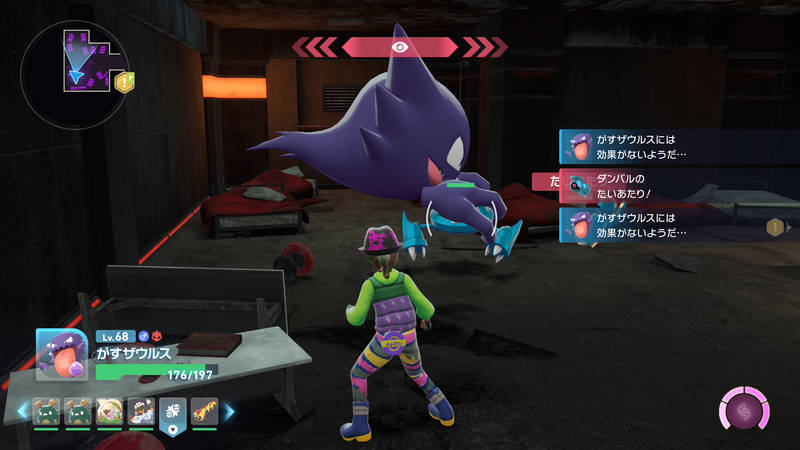800x450 pixels.
Task: Click the right arrow of the party bar
Action: pos(229,410)
